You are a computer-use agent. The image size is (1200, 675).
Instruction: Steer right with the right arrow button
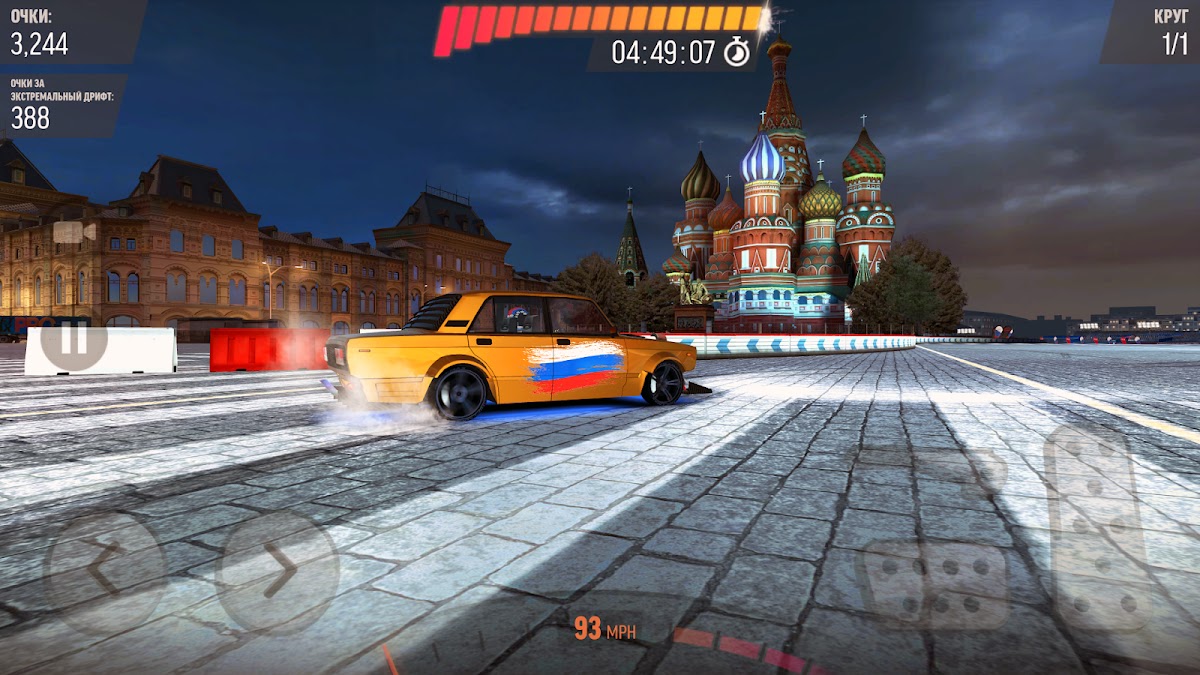click(x=278, y=572)
